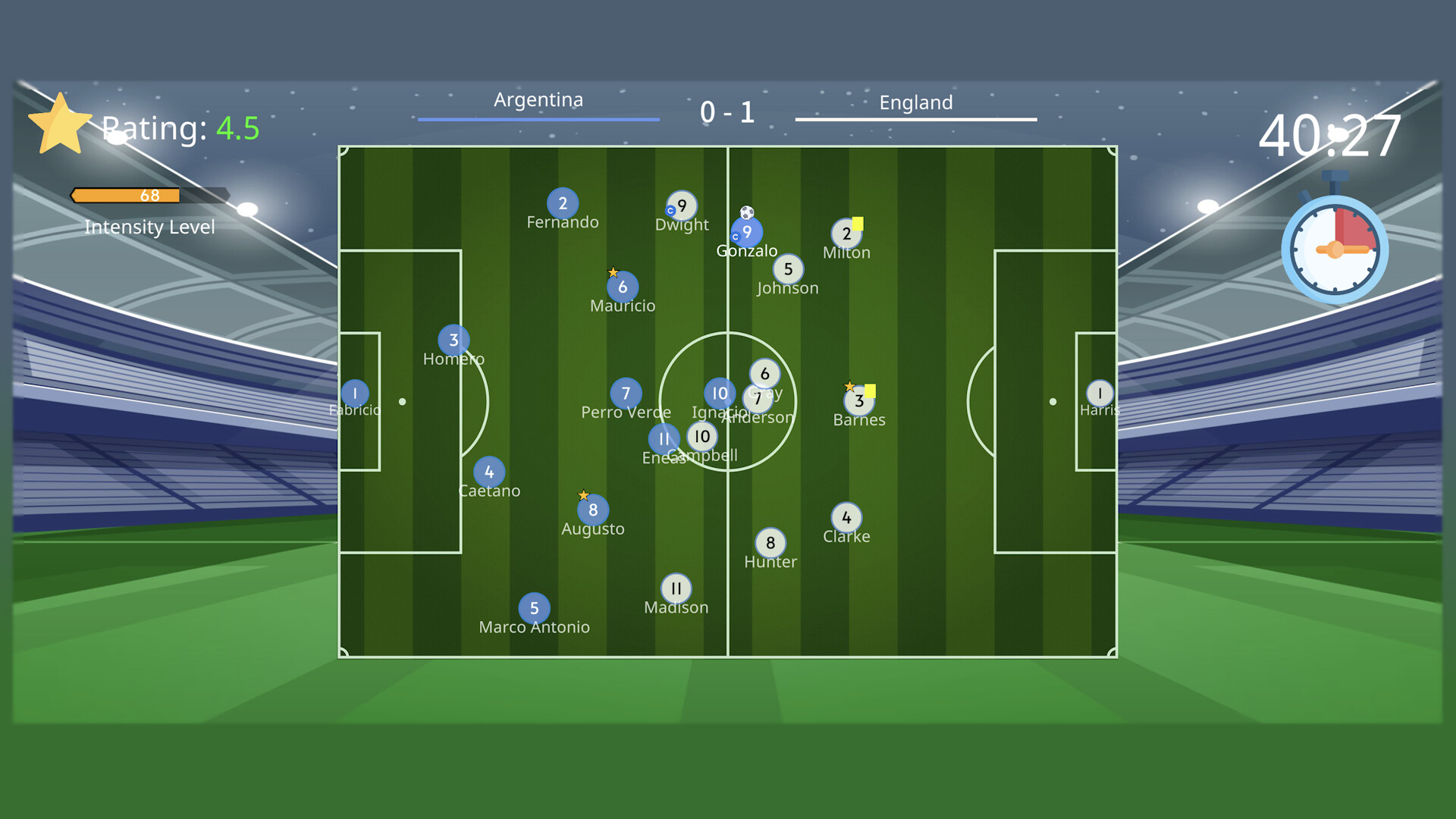
Task: Click the football next to Gonzalo
Action: [745, 213]
